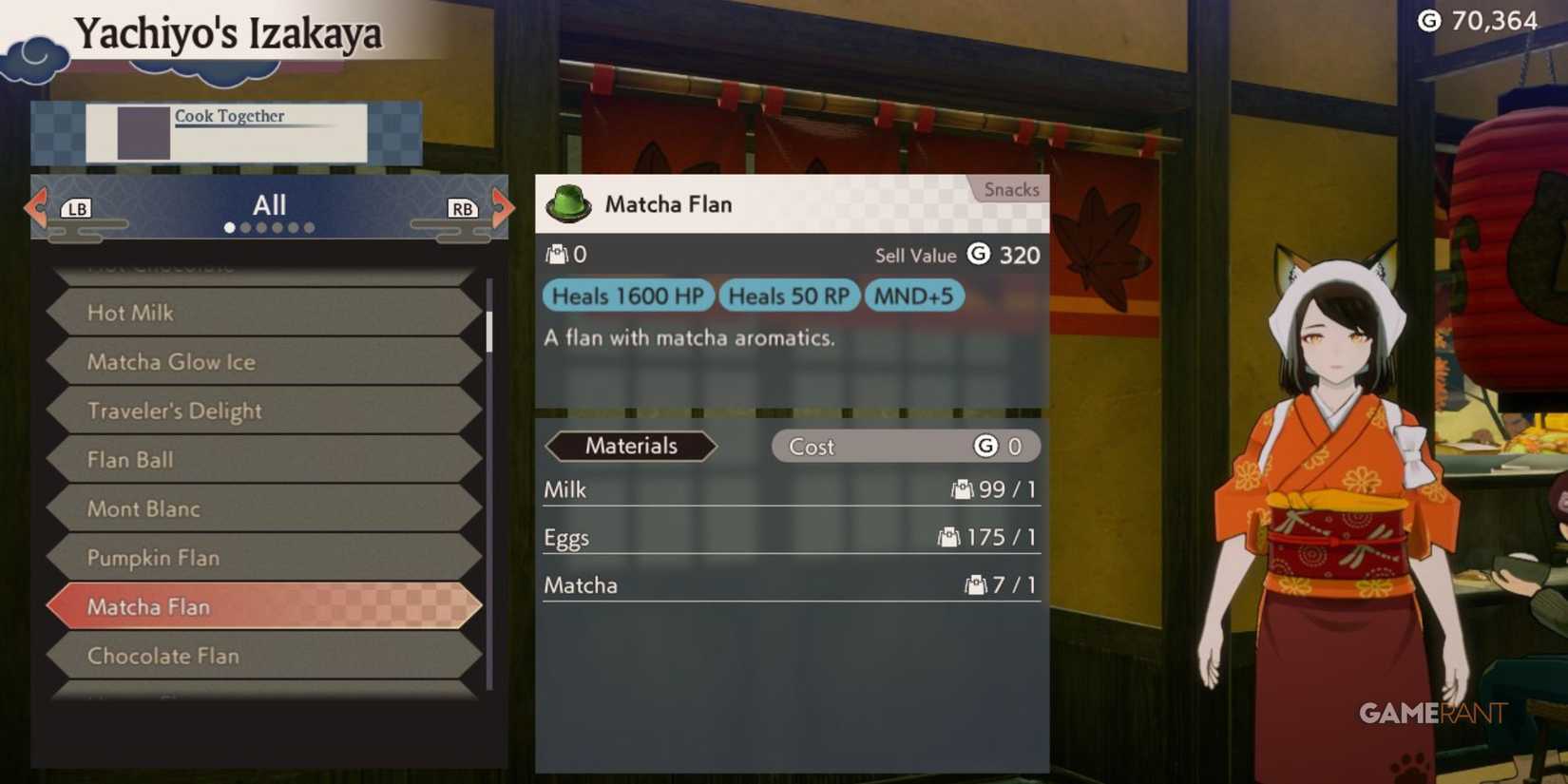Open the Materials section header
This screenshot has width=1568, height=784.
pyautogui.click(x=632, y=446)
